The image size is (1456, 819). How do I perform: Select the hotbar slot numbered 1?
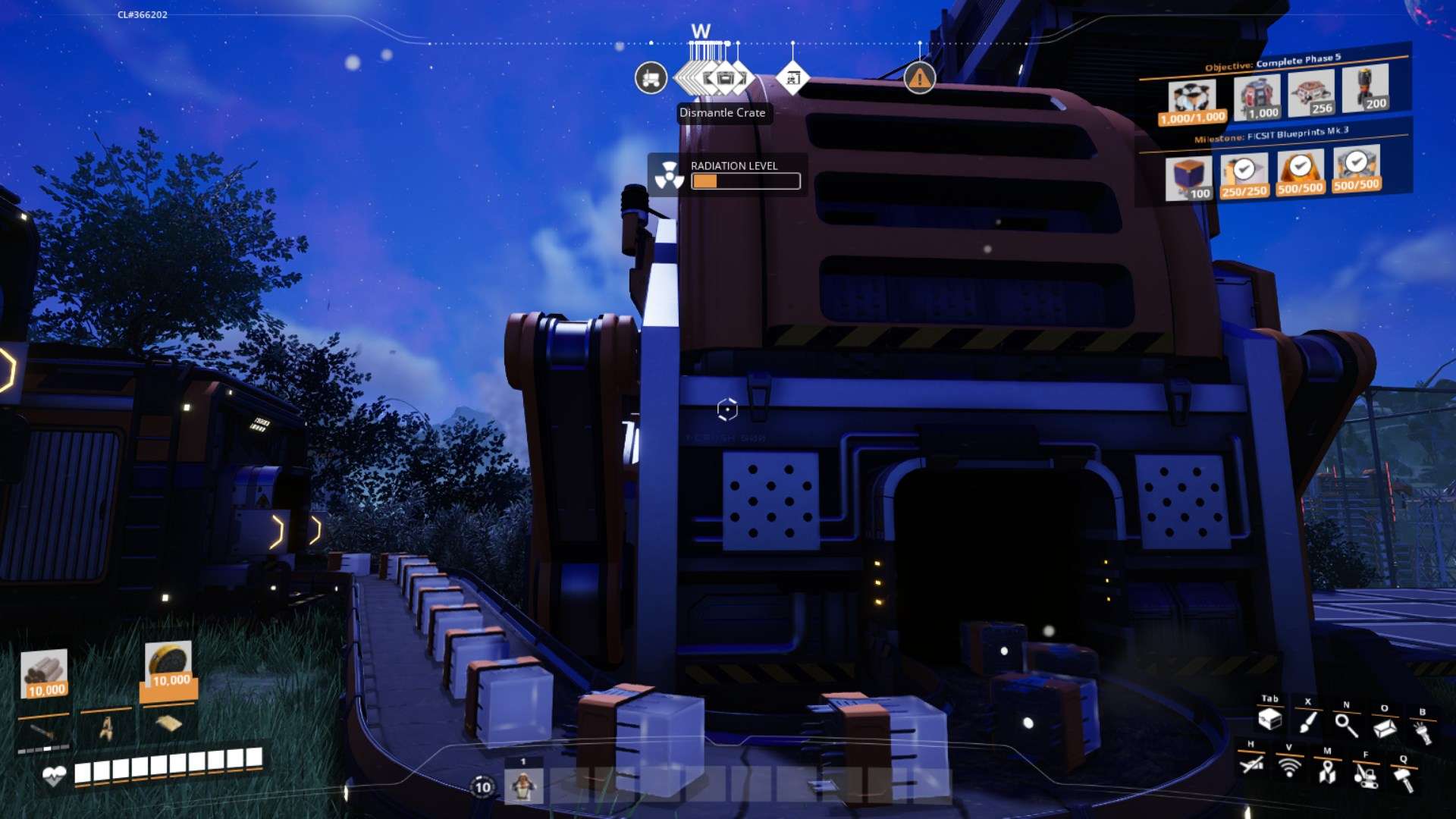[523, 786]
